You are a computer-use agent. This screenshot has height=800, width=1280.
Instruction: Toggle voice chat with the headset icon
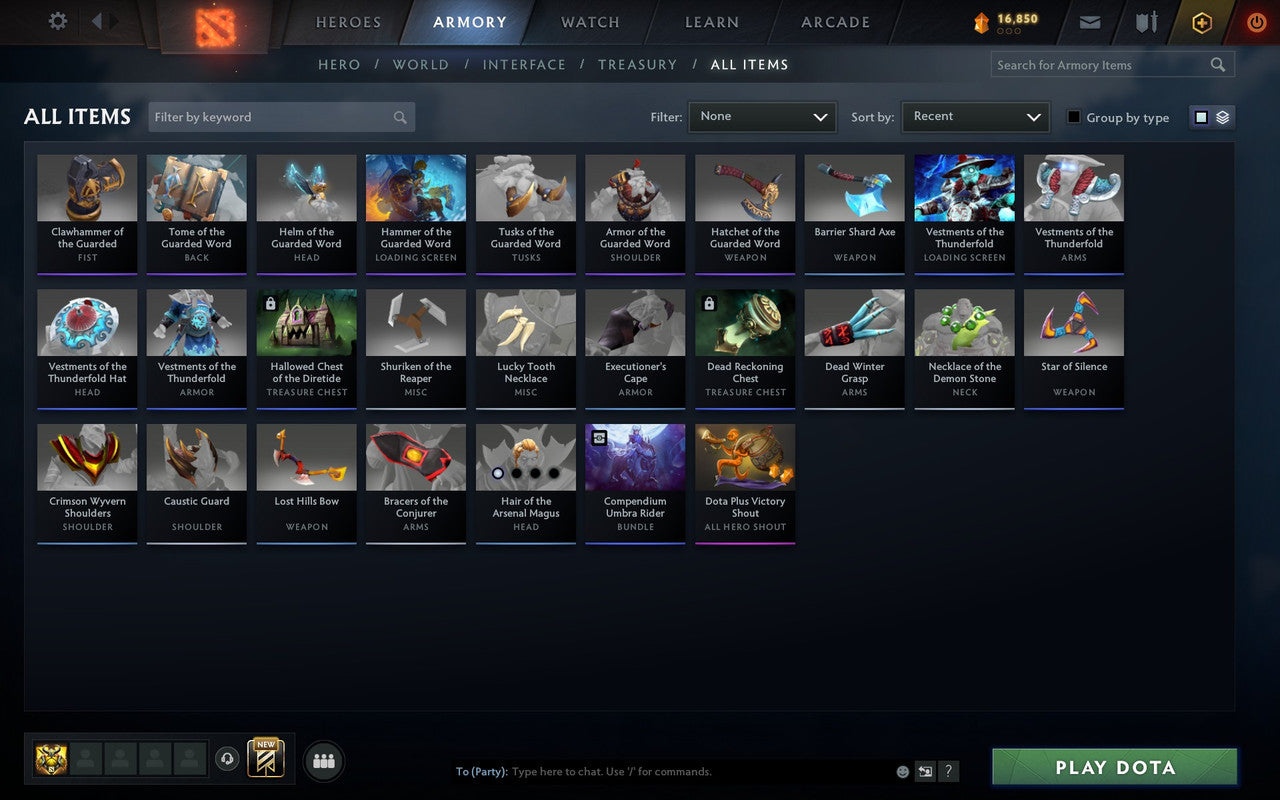pos(228,760)
